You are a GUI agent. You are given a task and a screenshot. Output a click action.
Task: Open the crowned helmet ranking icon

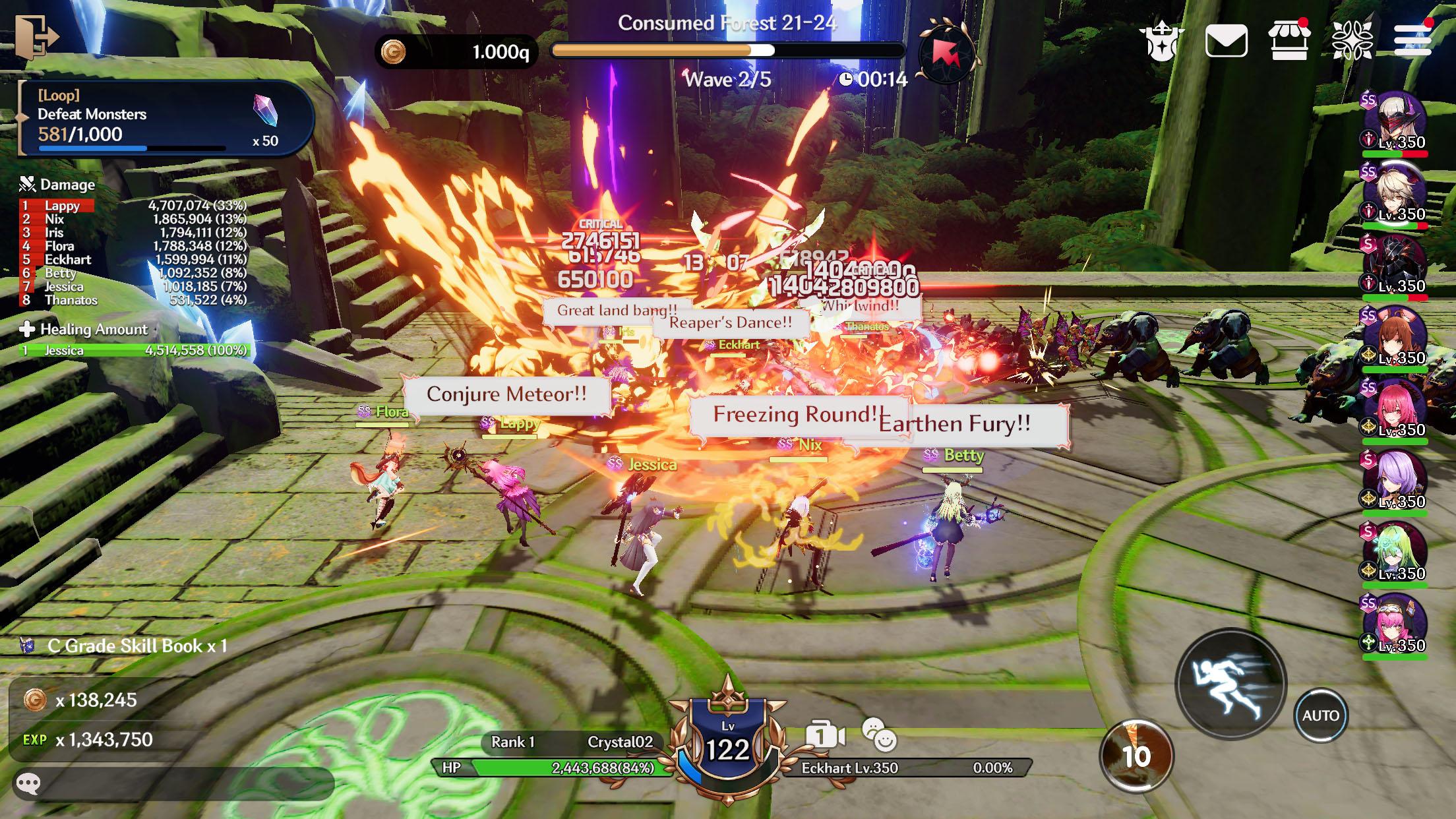(x=1161, y=42)
